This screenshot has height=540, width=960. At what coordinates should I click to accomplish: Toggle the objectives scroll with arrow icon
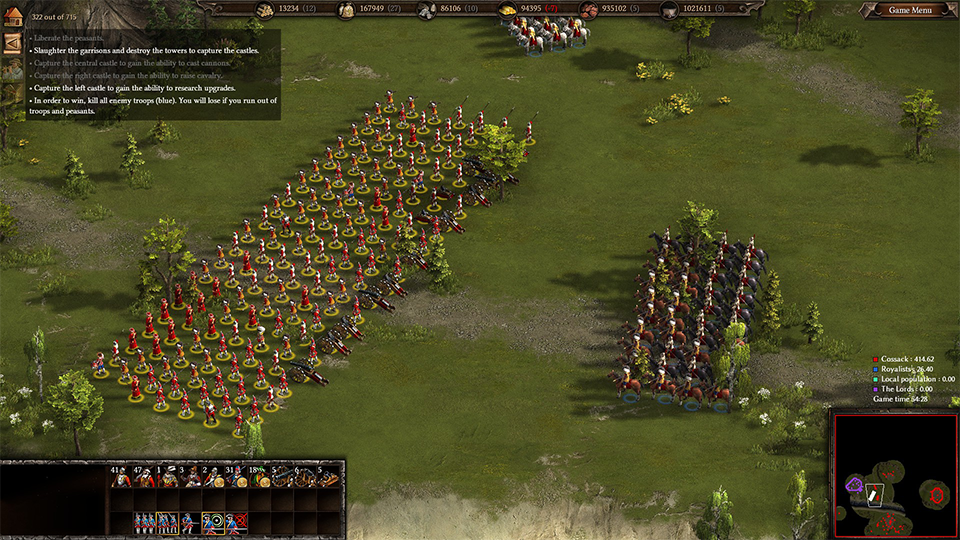click(12, 44)
